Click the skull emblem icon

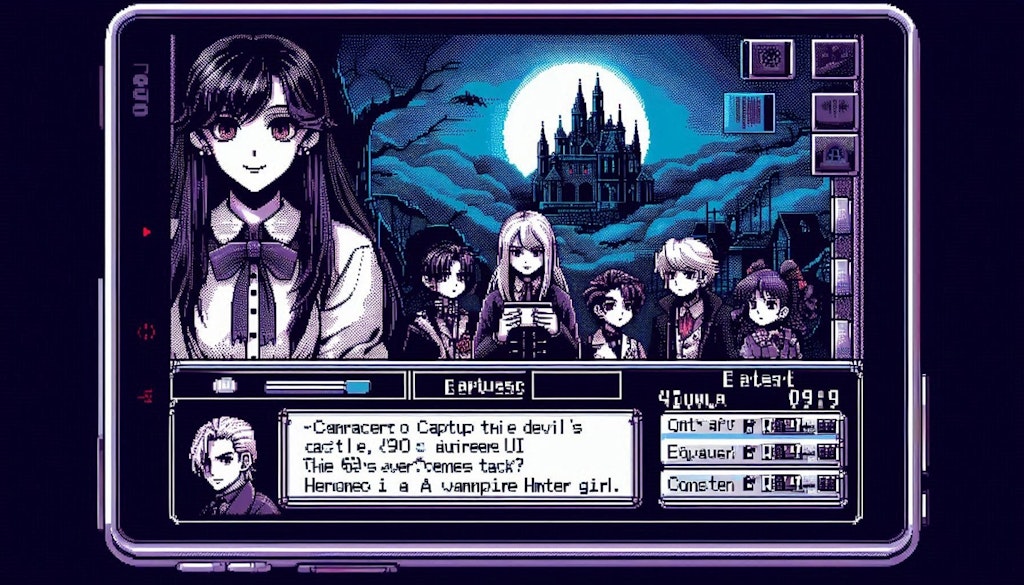[768, 59]
